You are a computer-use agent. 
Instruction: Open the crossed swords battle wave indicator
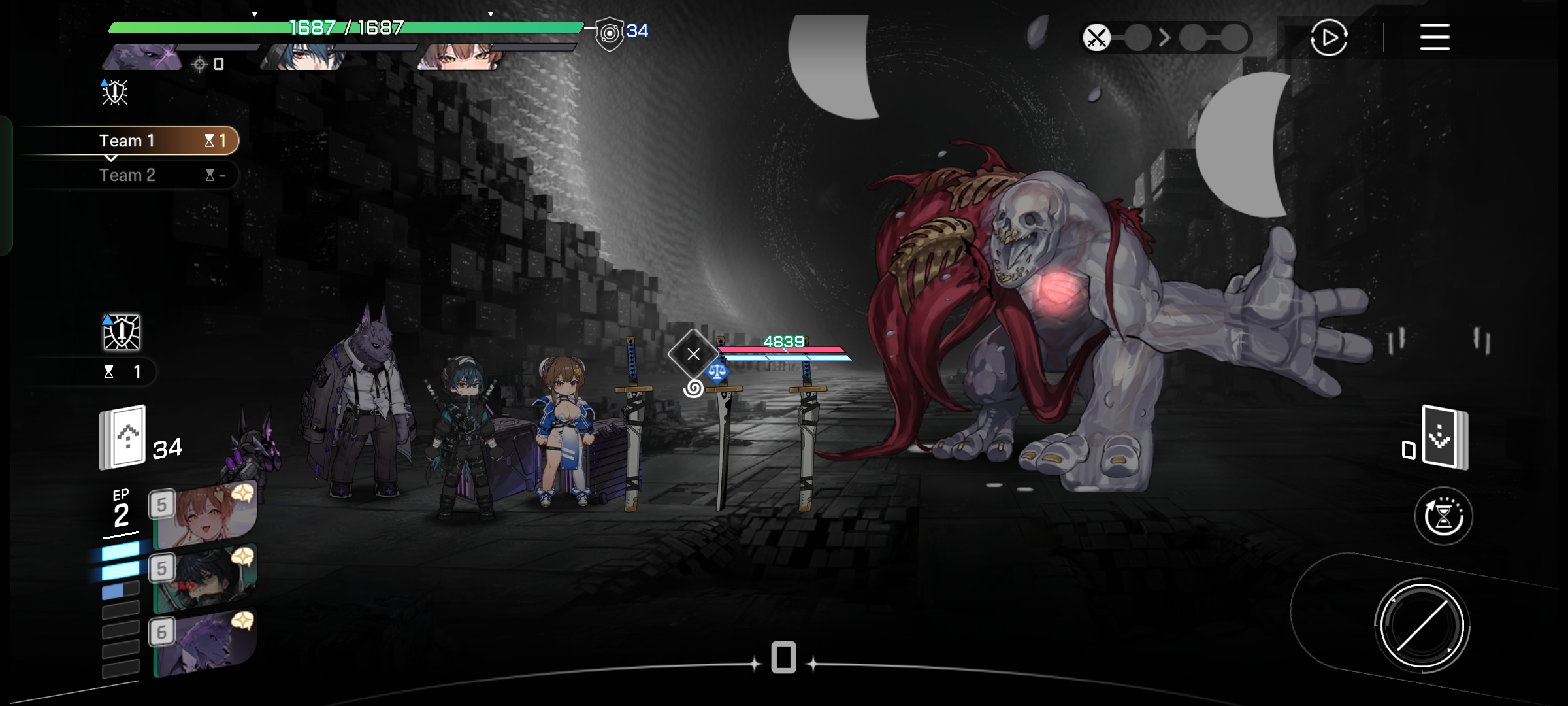1096,37
